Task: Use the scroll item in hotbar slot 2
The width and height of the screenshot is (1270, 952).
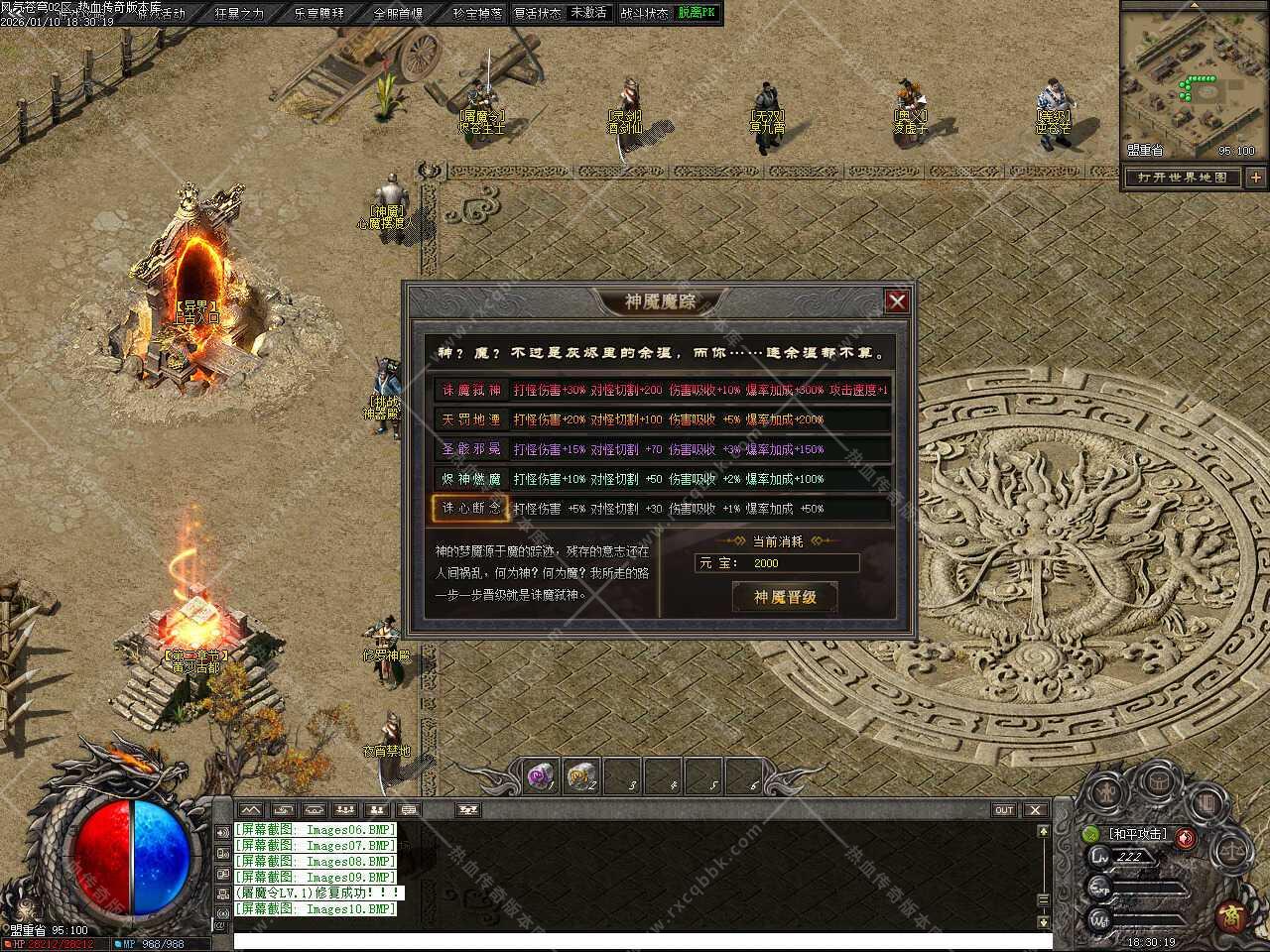Action: tap(582, 777)
